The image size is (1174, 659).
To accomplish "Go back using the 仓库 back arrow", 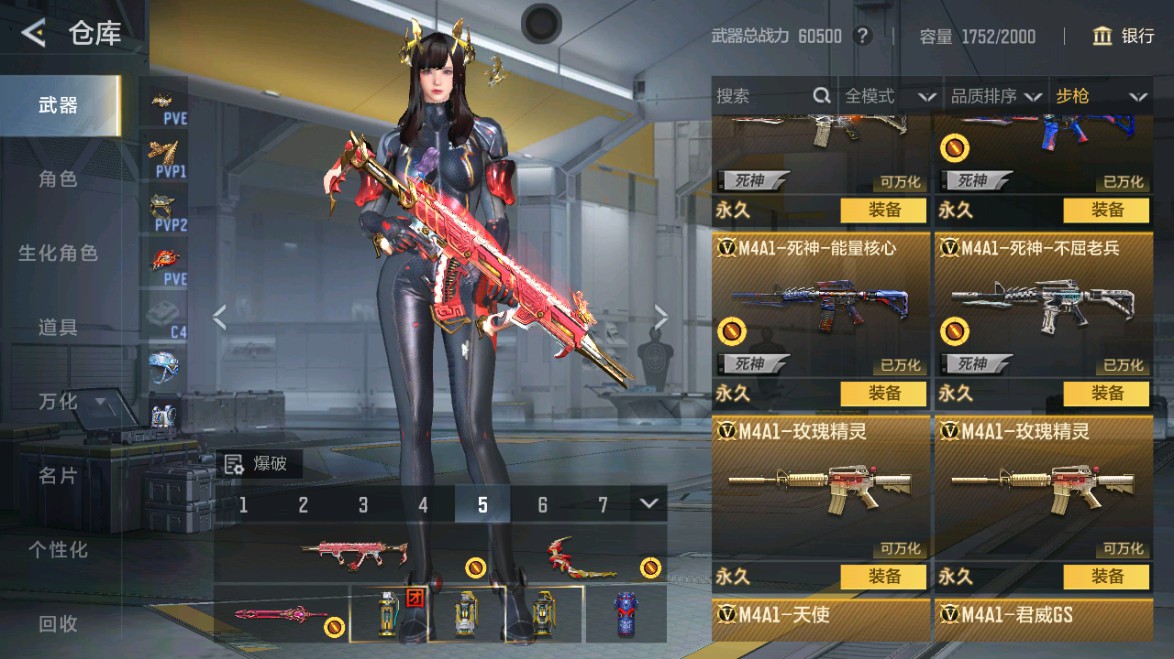I will 34,34.
